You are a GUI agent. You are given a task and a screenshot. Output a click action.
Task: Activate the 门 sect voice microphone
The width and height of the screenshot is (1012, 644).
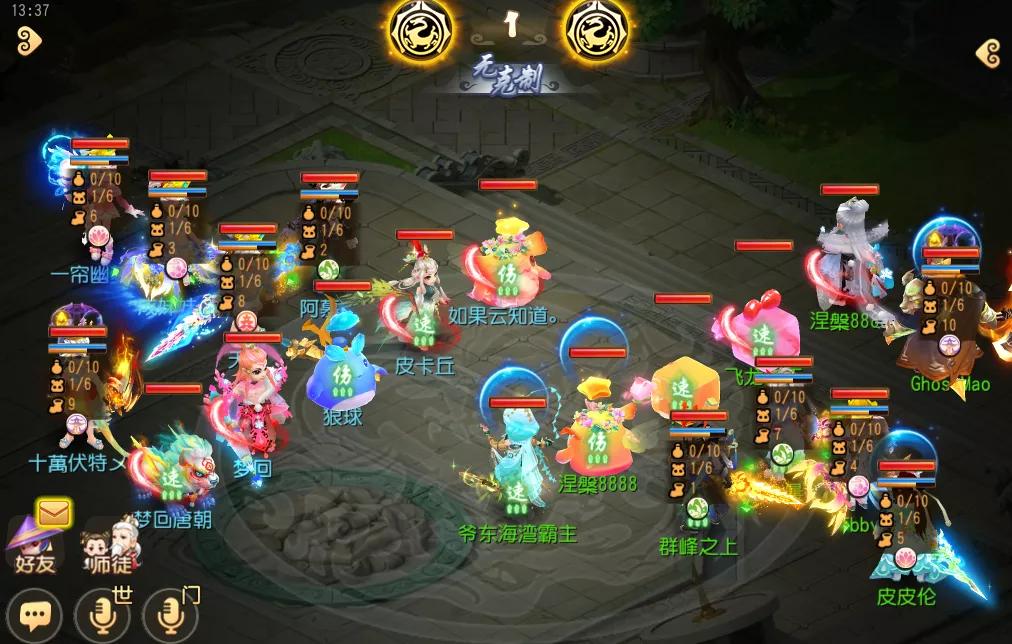[x=168, y=615]
